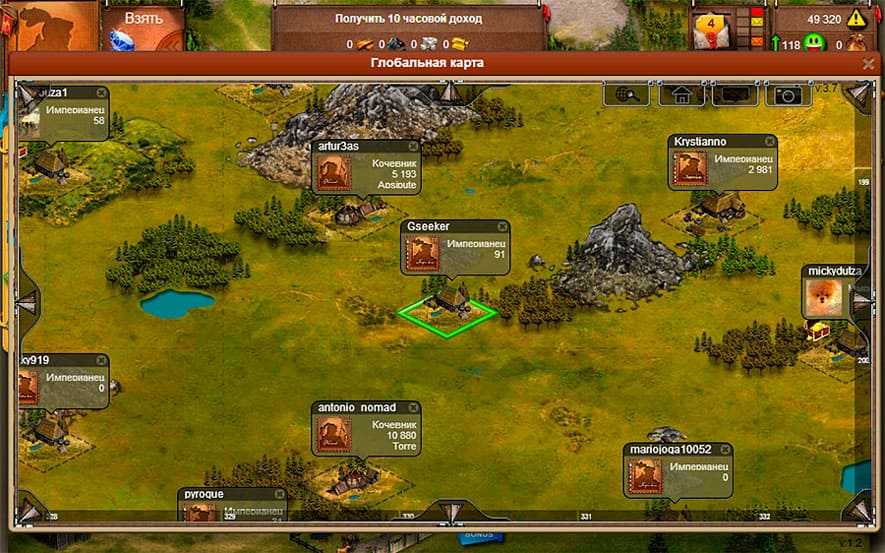The image size is (885, 553).
Task: Move the map to the top-right corner arrow
Action: click(857, 95)
